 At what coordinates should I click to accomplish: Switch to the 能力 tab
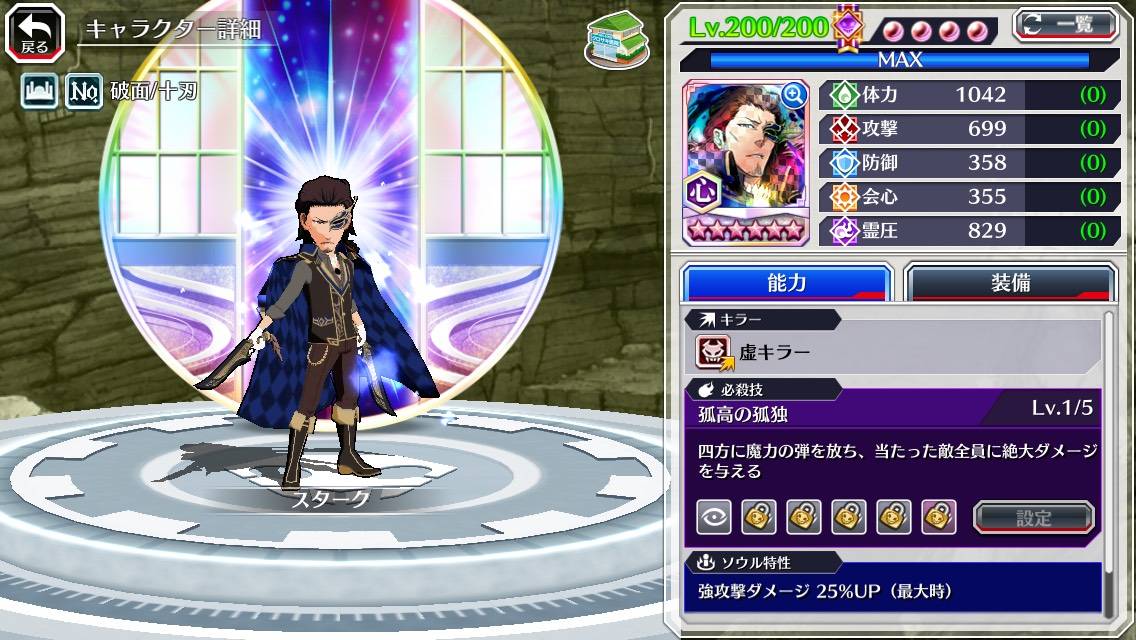[786, 282]
